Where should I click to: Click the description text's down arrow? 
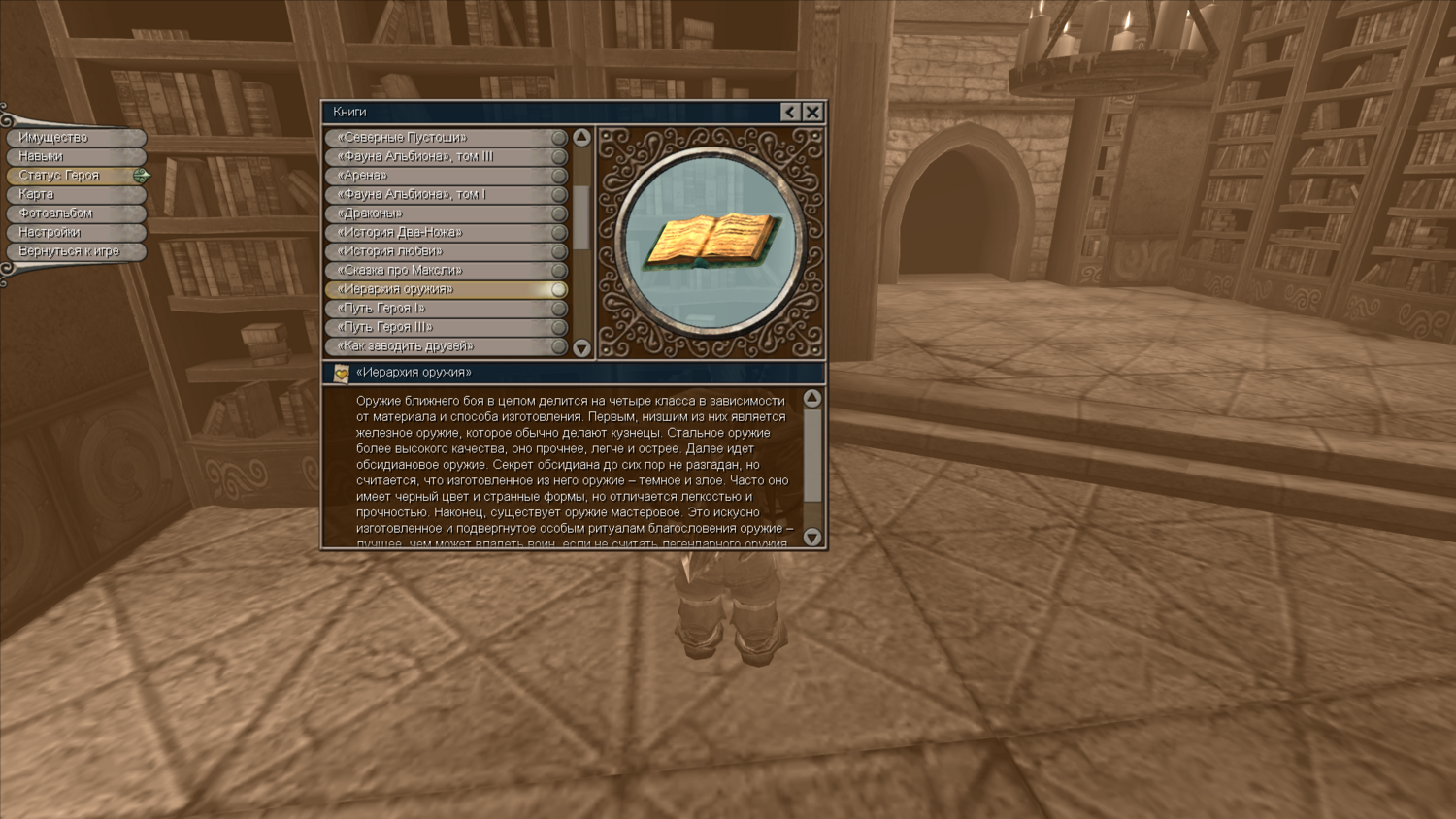[812, 537]
